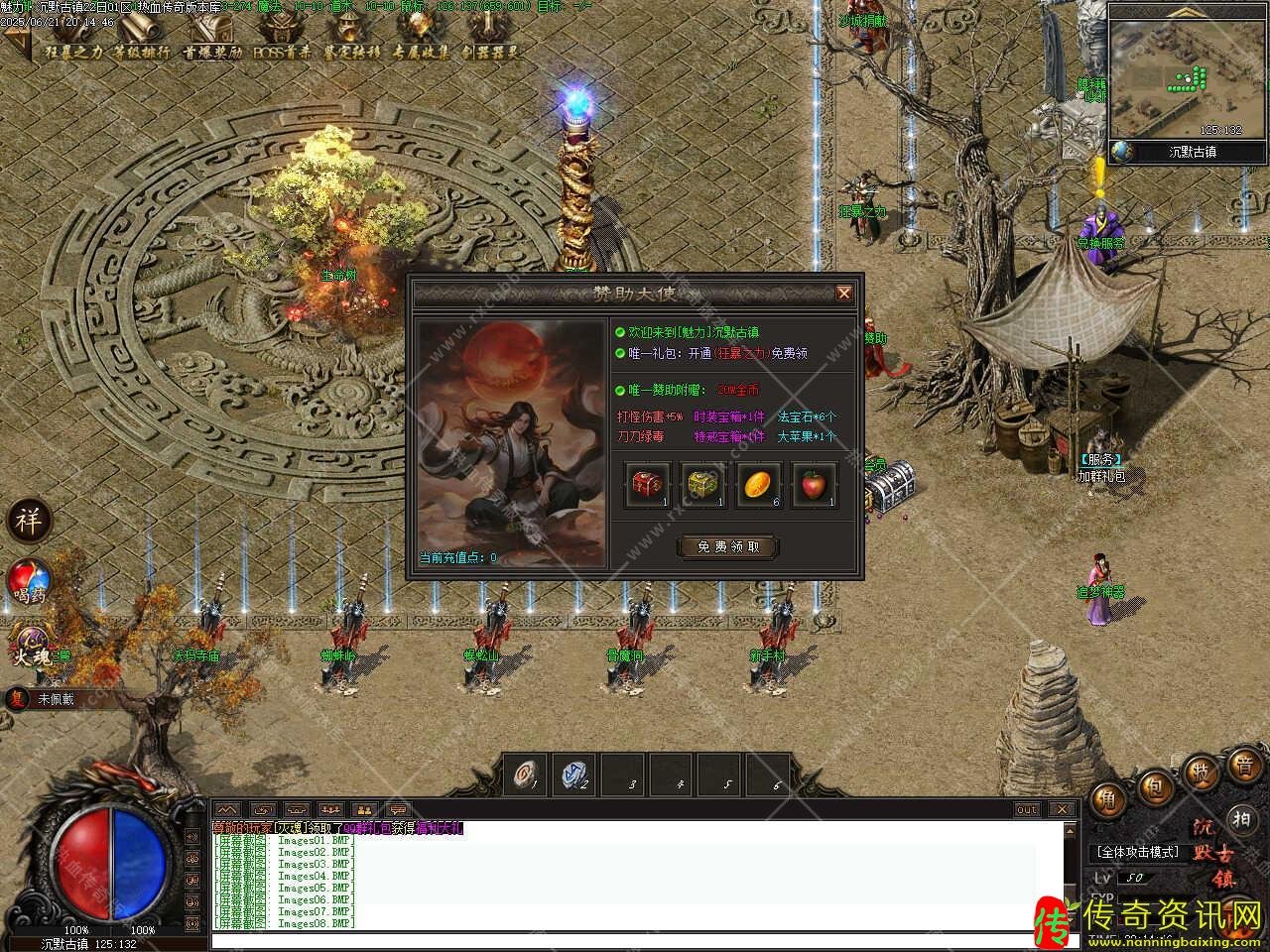Open the 鉴定转移 menu
This screenshot has height=952, width=1270.
point(351,52)
